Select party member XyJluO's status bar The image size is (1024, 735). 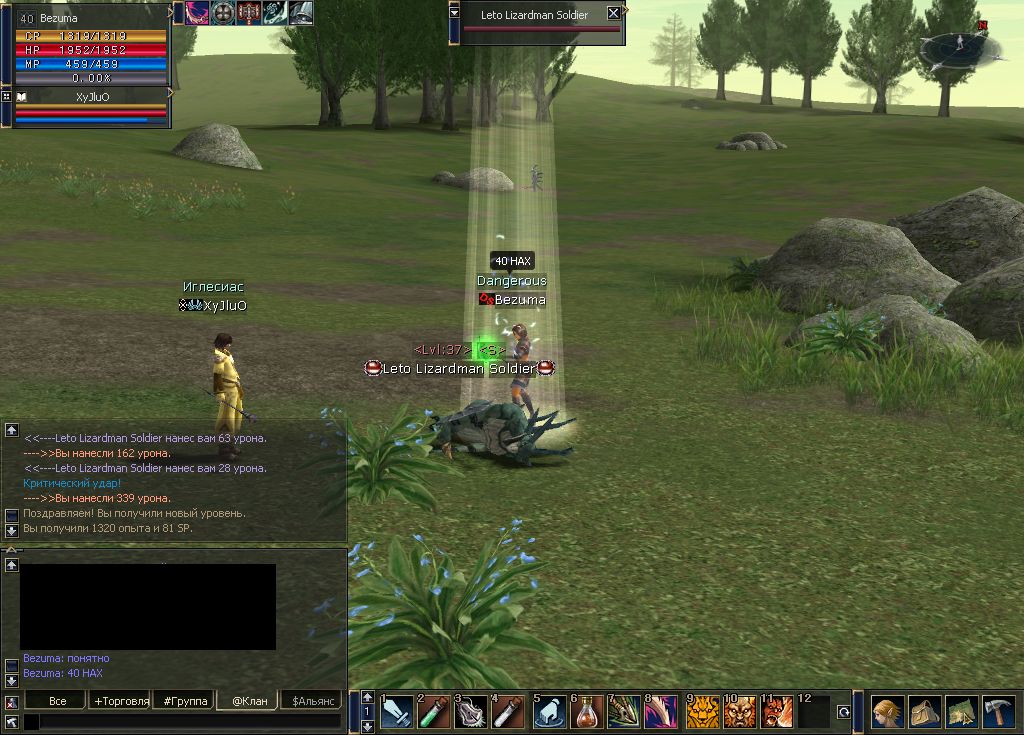click(x=92, y=108)
